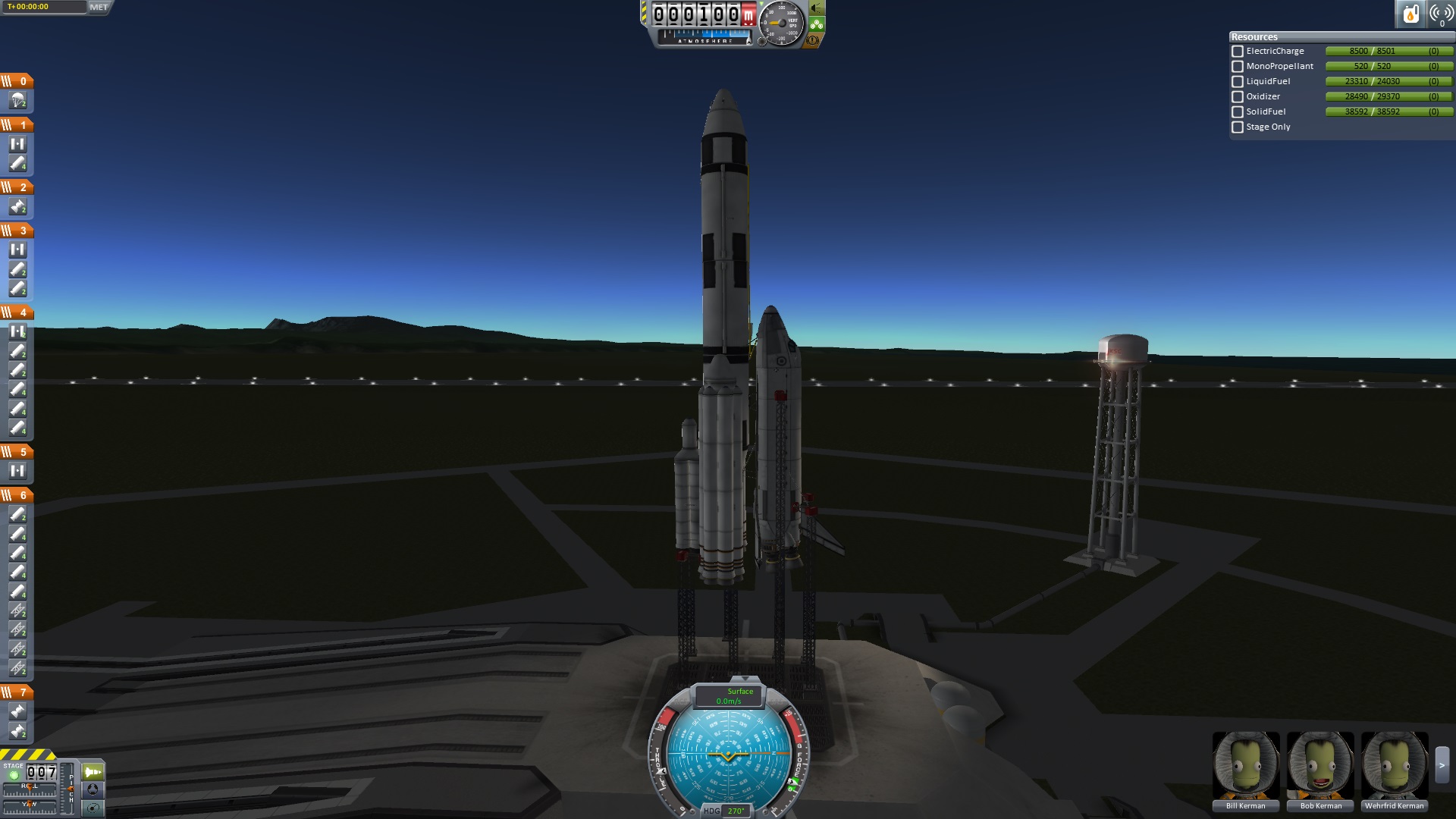The height and width of the screenshot is (819, 1456).
Task: Check the LiquidFuel resource box
Action: 1238,82
